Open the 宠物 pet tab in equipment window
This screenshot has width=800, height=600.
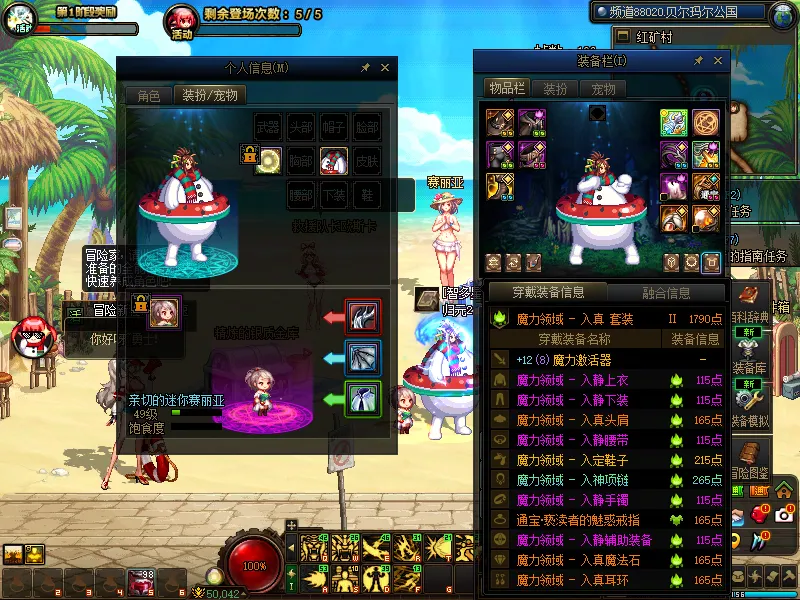pos(603,88)
